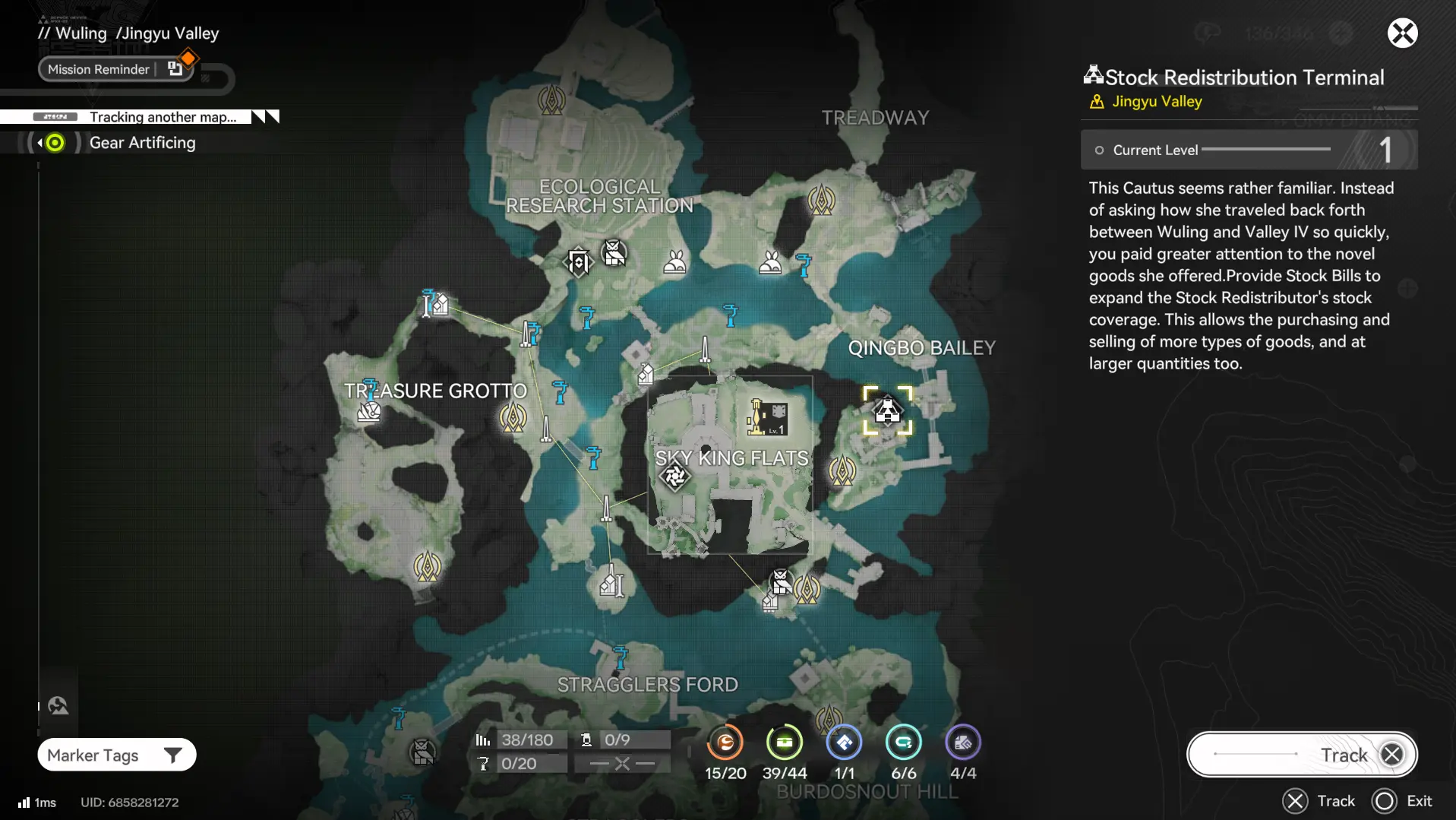Close the map with the X button
Viewport: 1456px width, 820px height.
[x=1402, y=33]
